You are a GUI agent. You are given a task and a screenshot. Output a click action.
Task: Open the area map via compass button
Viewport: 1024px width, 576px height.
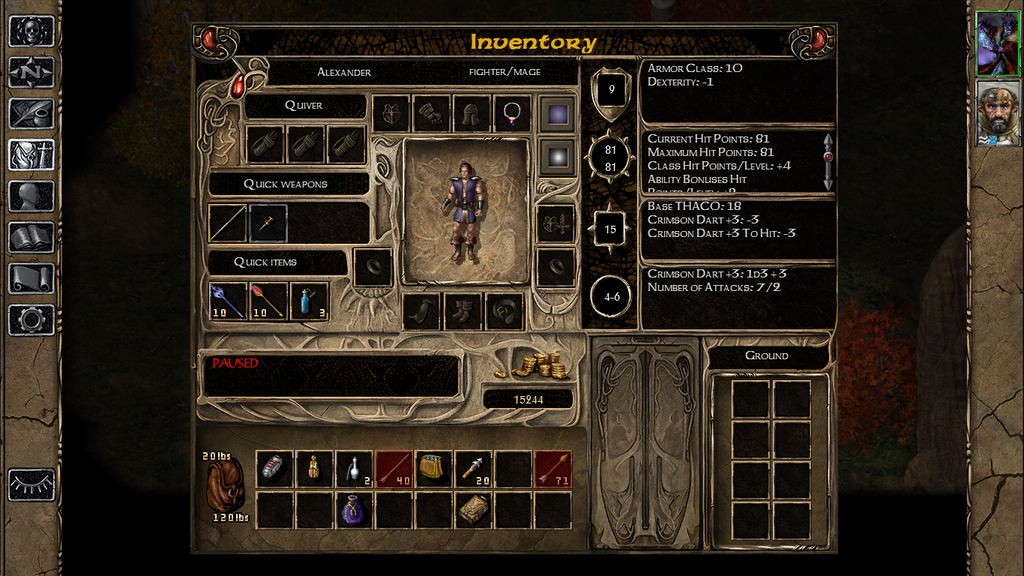(31, 72)
